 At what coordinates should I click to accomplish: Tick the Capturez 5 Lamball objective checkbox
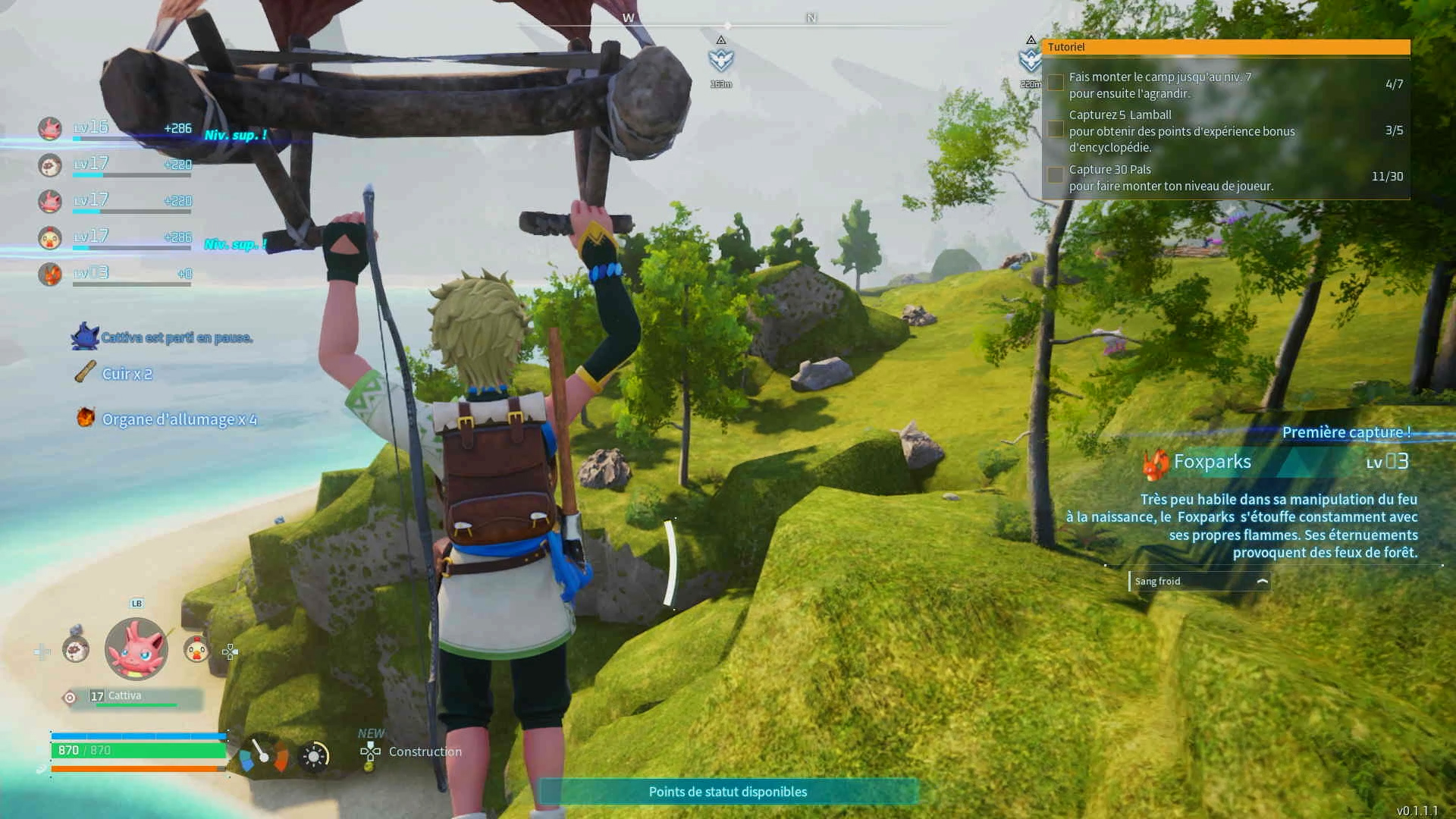1056,129
